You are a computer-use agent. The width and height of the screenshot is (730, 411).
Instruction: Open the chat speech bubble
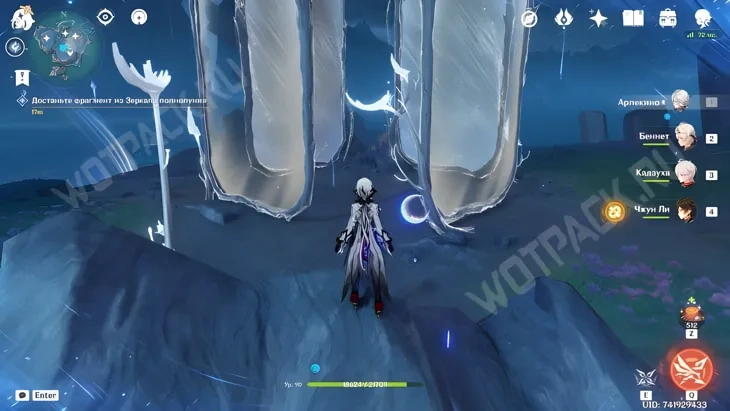click(x=22, y=396)
